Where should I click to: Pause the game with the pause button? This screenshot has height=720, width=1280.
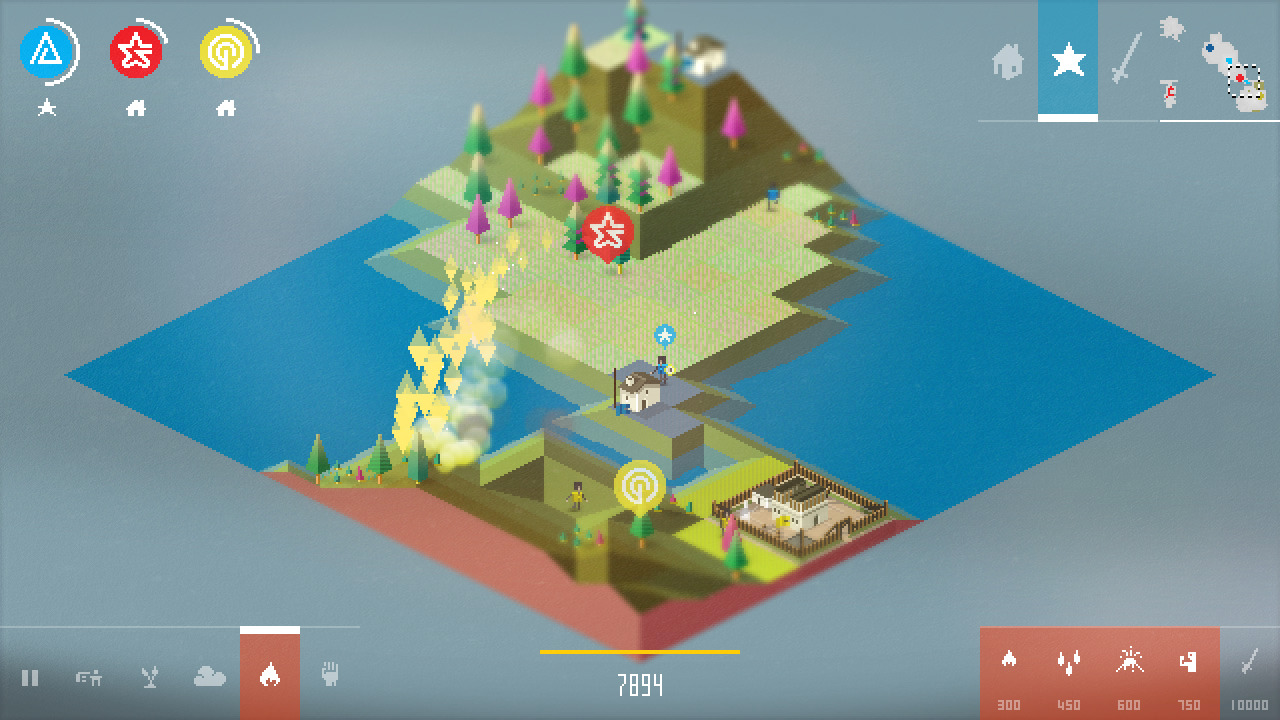pyautogui.click(x=30, y=678)
